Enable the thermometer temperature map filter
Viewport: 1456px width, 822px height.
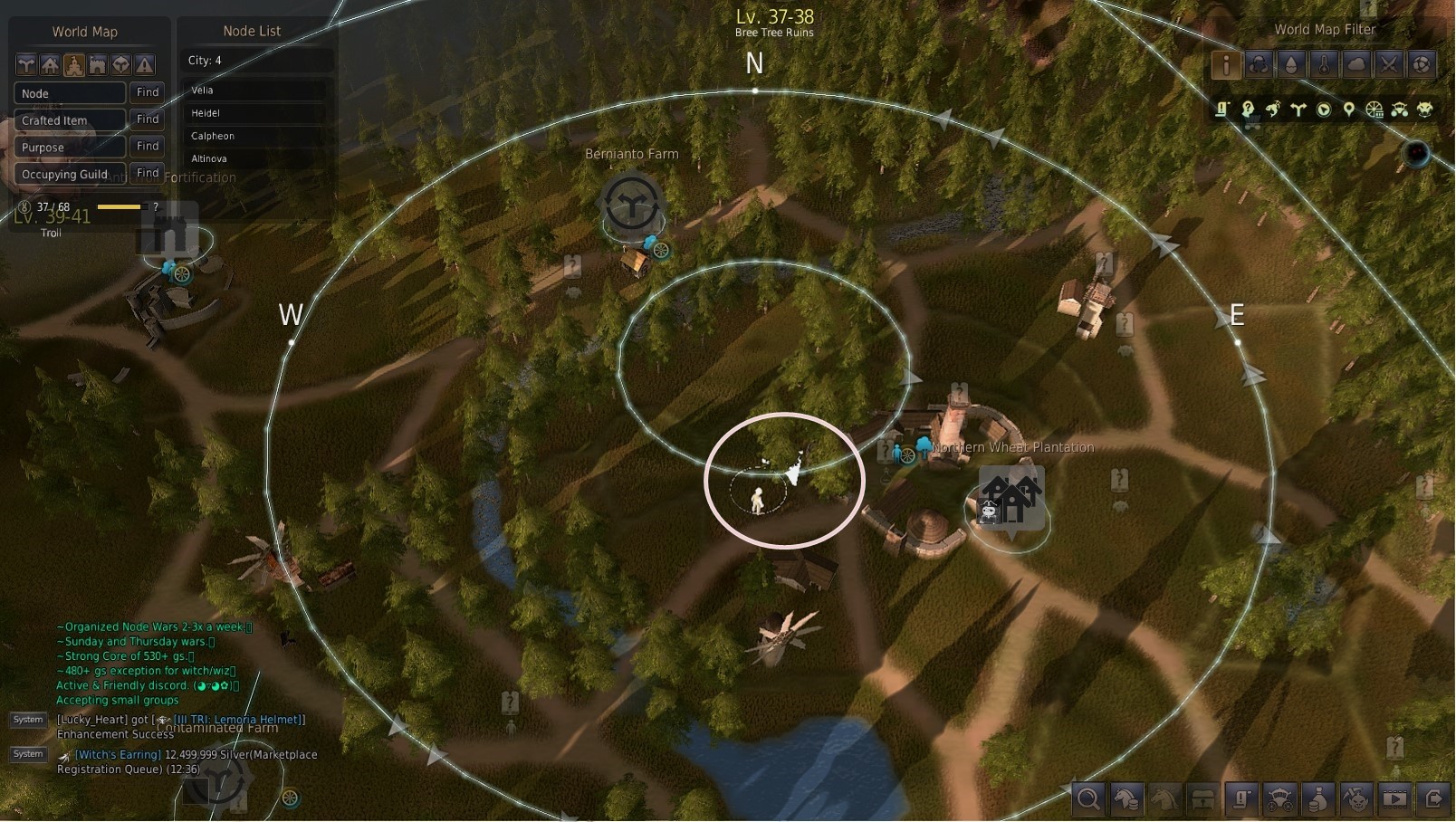coord(1324,64)
